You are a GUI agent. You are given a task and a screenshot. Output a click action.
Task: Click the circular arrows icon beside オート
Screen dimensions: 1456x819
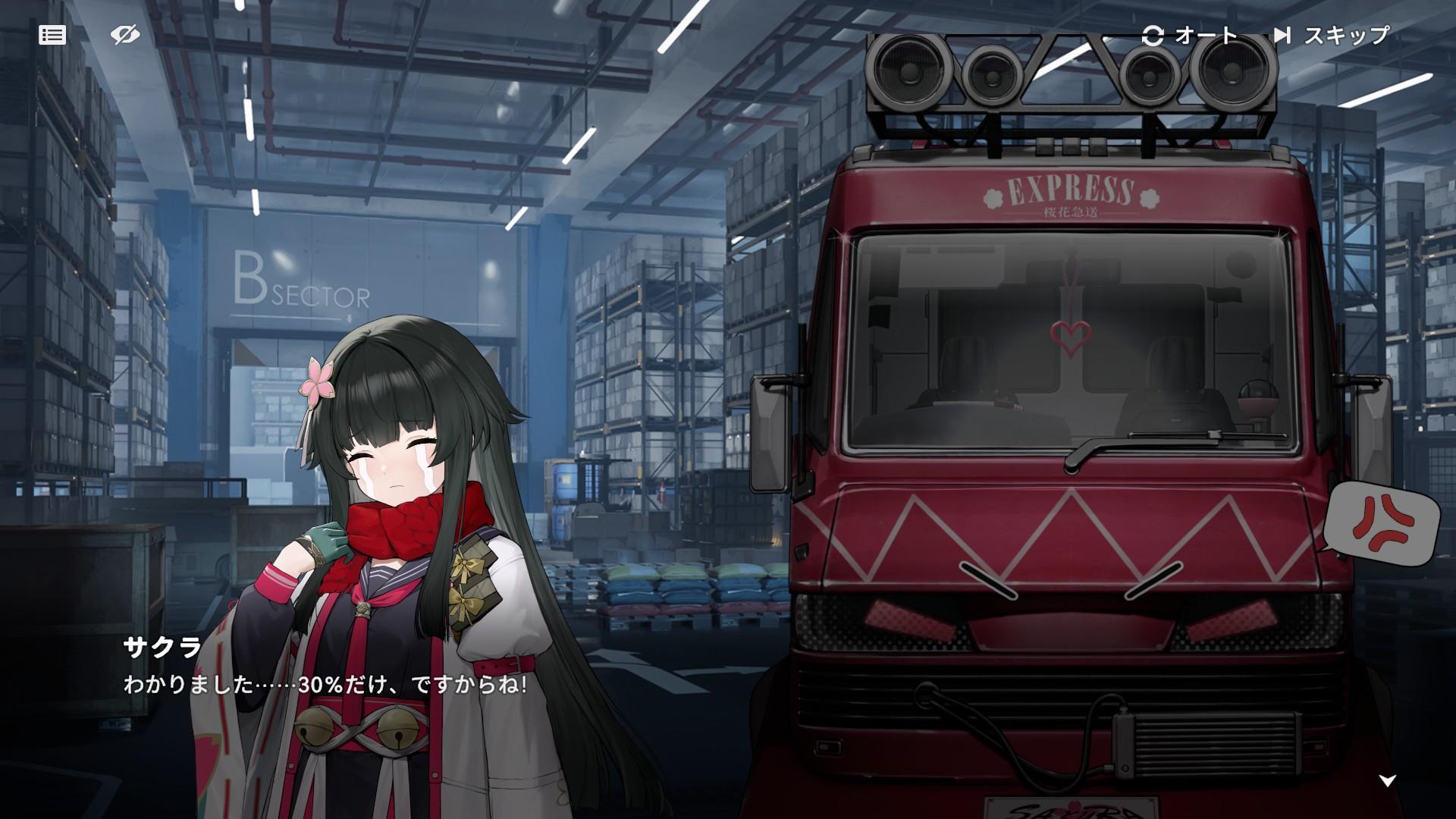(1153, 33)
